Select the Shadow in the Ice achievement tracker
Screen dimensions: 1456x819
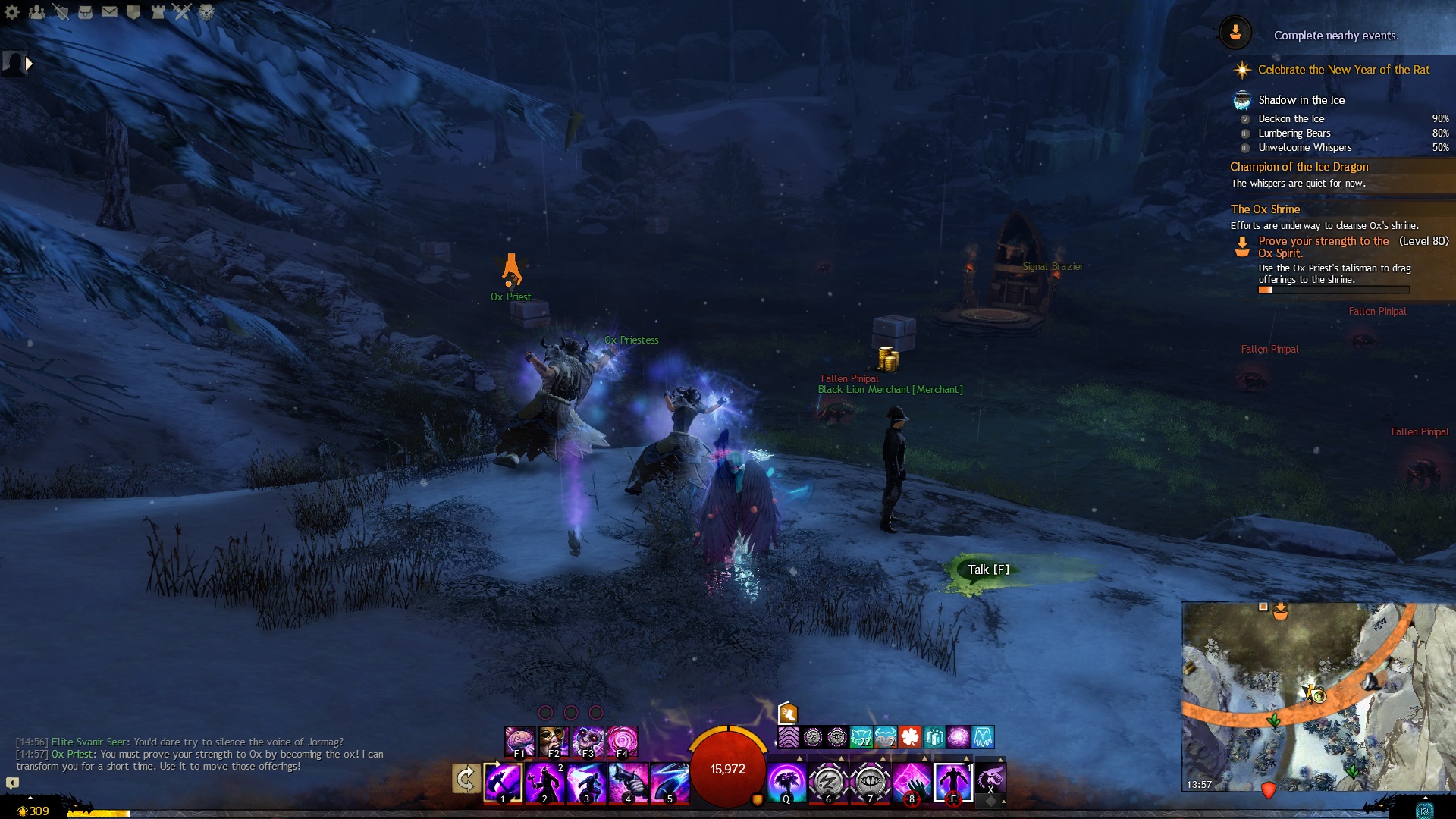coord(1301,100)
